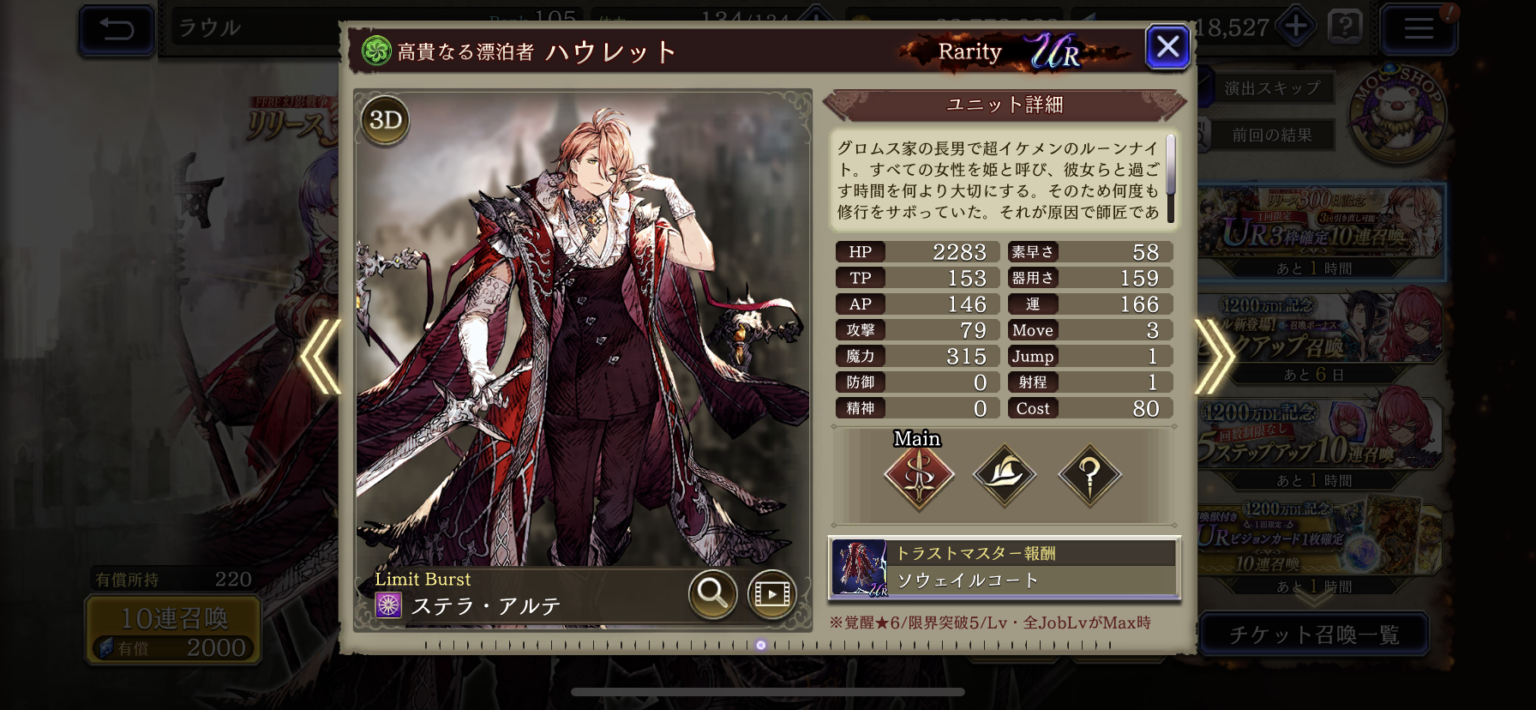Open the hamburger main menu

1418,28
